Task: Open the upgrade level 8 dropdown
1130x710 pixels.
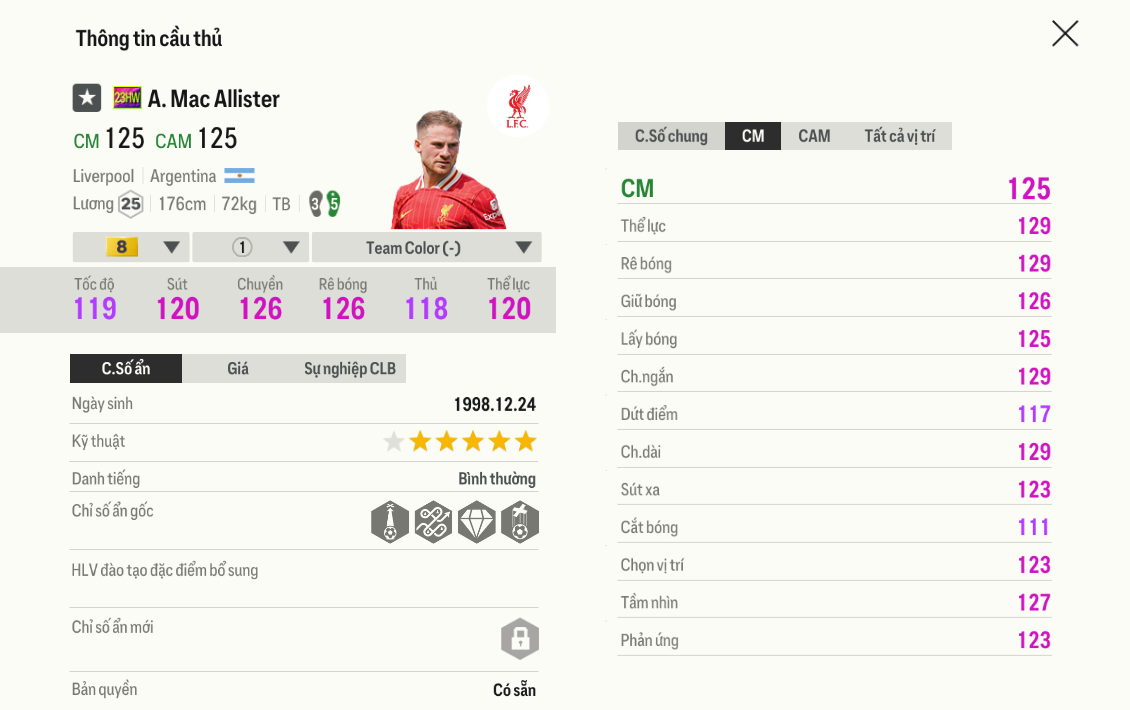Action: 131,247
